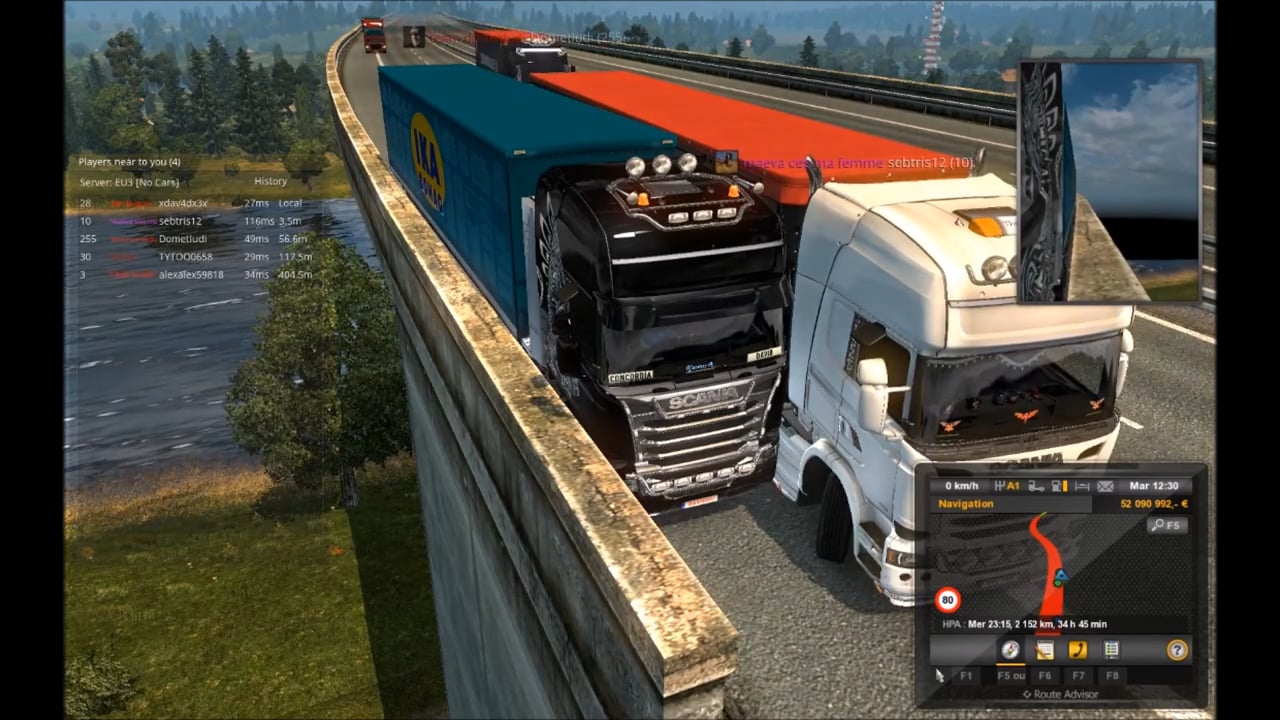Select player alexalex59818 in nearby list
Image resolution: width=1280 pixels, height=720 pixels.
(x=191, y=274)
